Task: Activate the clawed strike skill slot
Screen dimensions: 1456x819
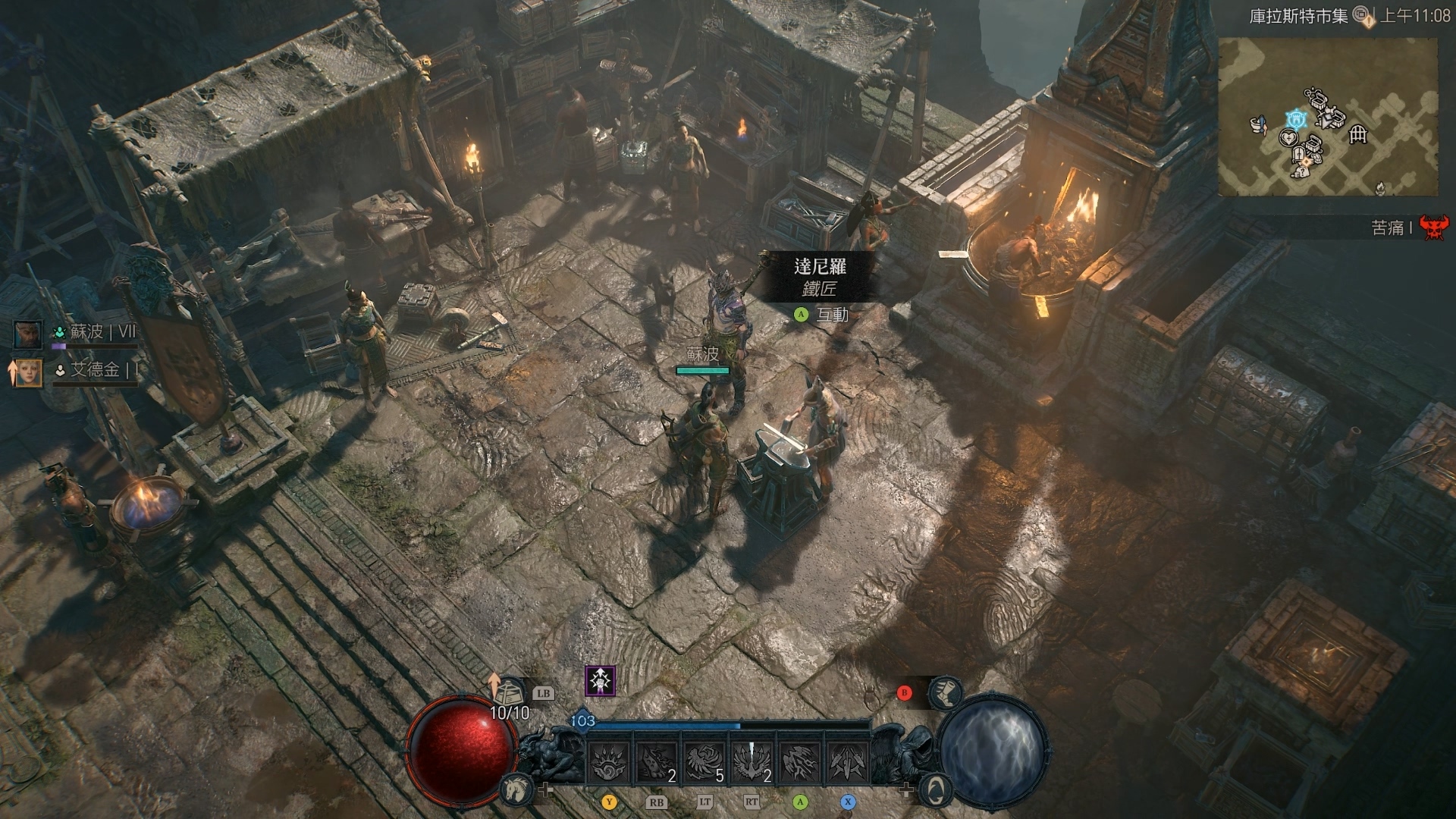Action: tap(800, 761)
